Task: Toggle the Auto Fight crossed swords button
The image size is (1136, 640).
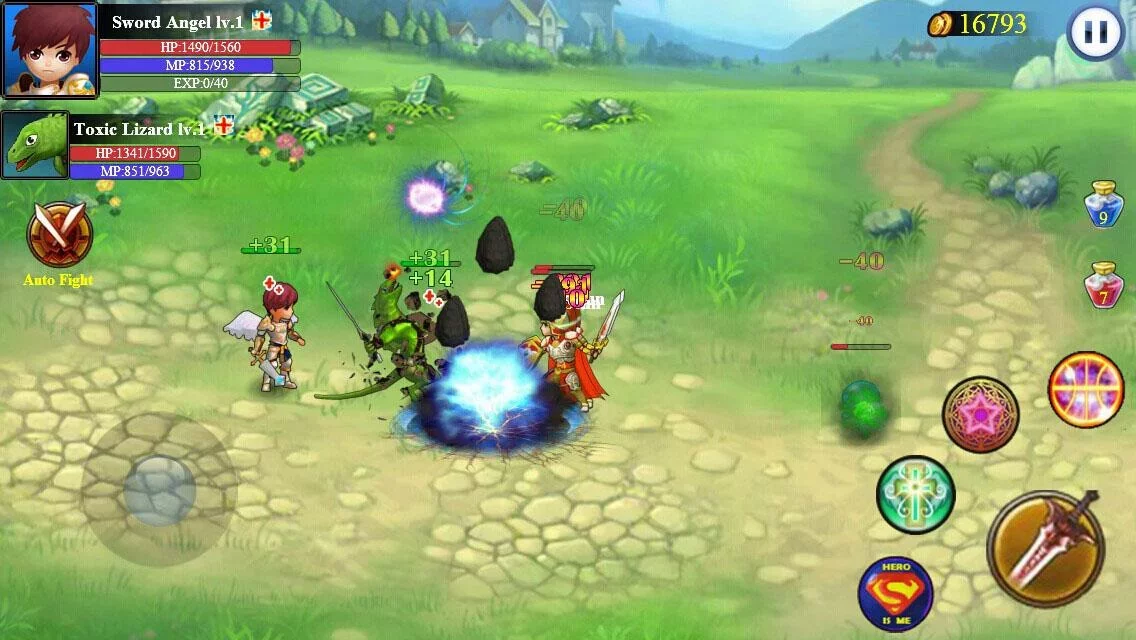Action: (60, 235)
